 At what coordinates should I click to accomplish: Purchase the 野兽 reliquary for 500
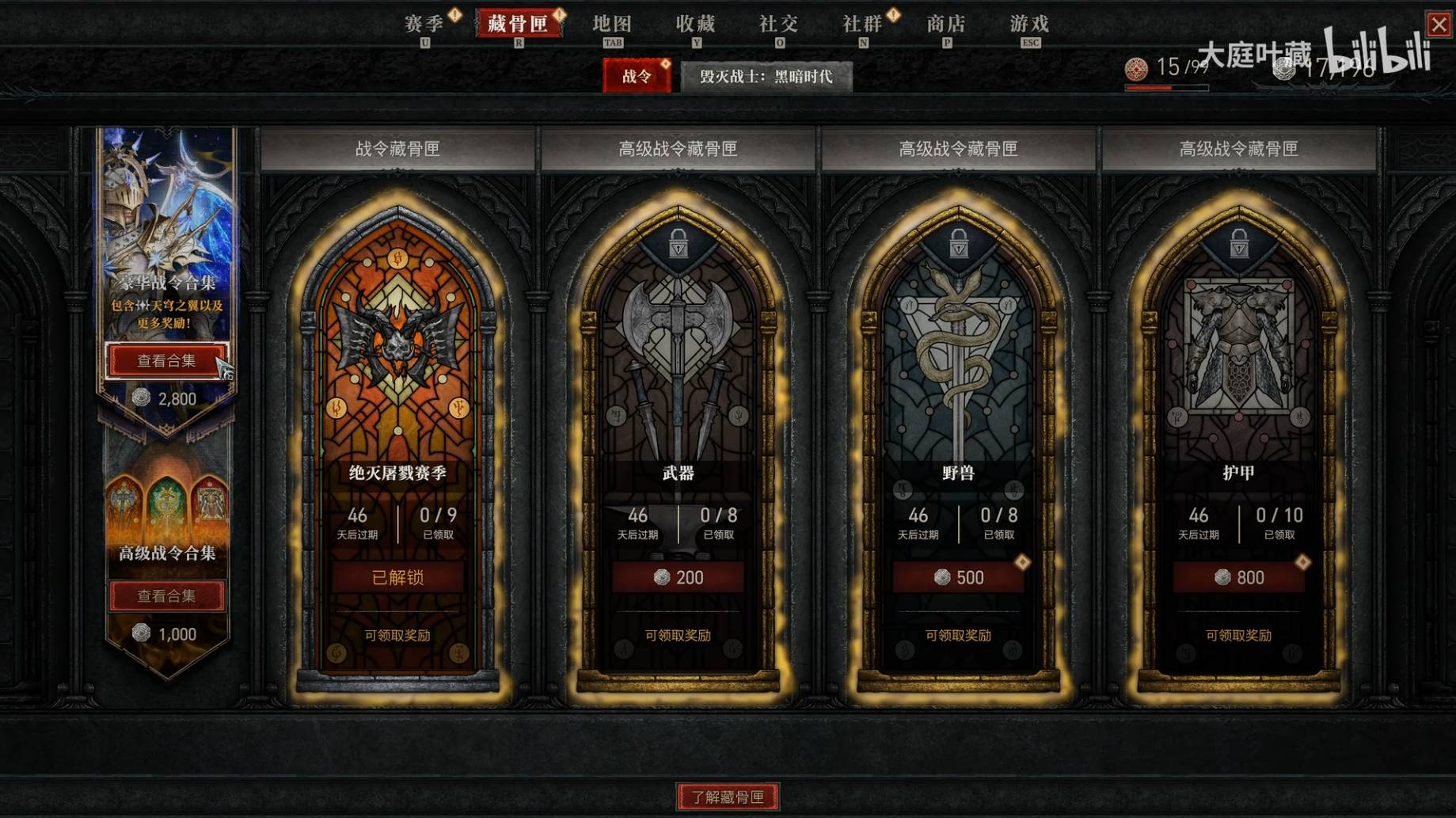958,577
